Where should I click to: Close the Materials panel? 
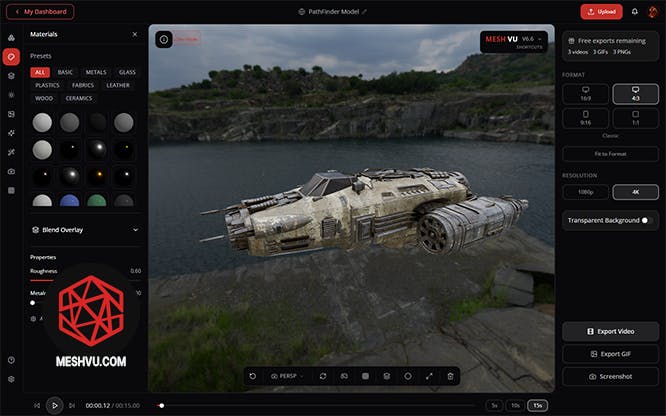pyautogui.click(x=135, y=34)
